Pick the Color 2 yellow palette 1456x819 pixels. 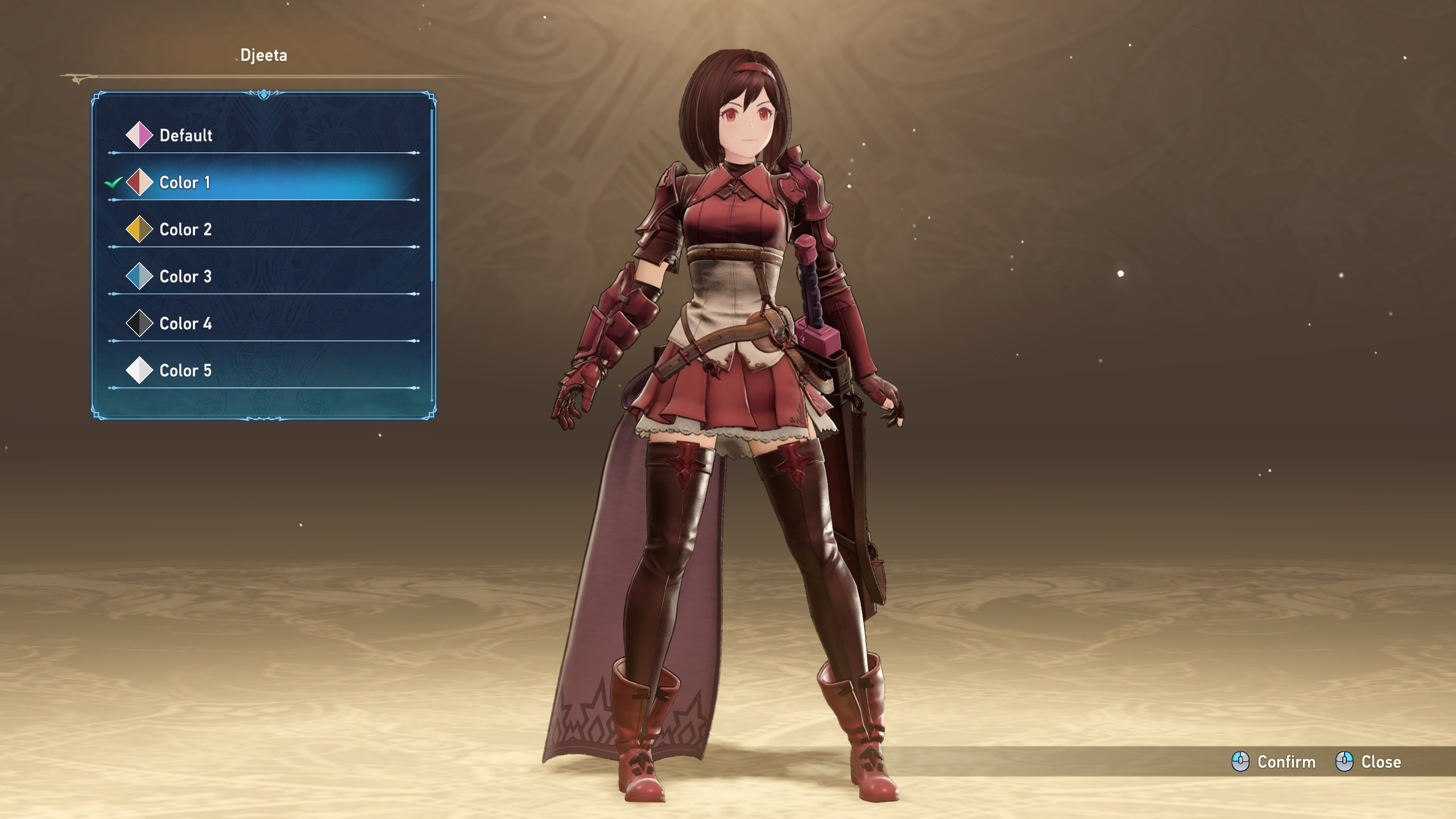185,230
